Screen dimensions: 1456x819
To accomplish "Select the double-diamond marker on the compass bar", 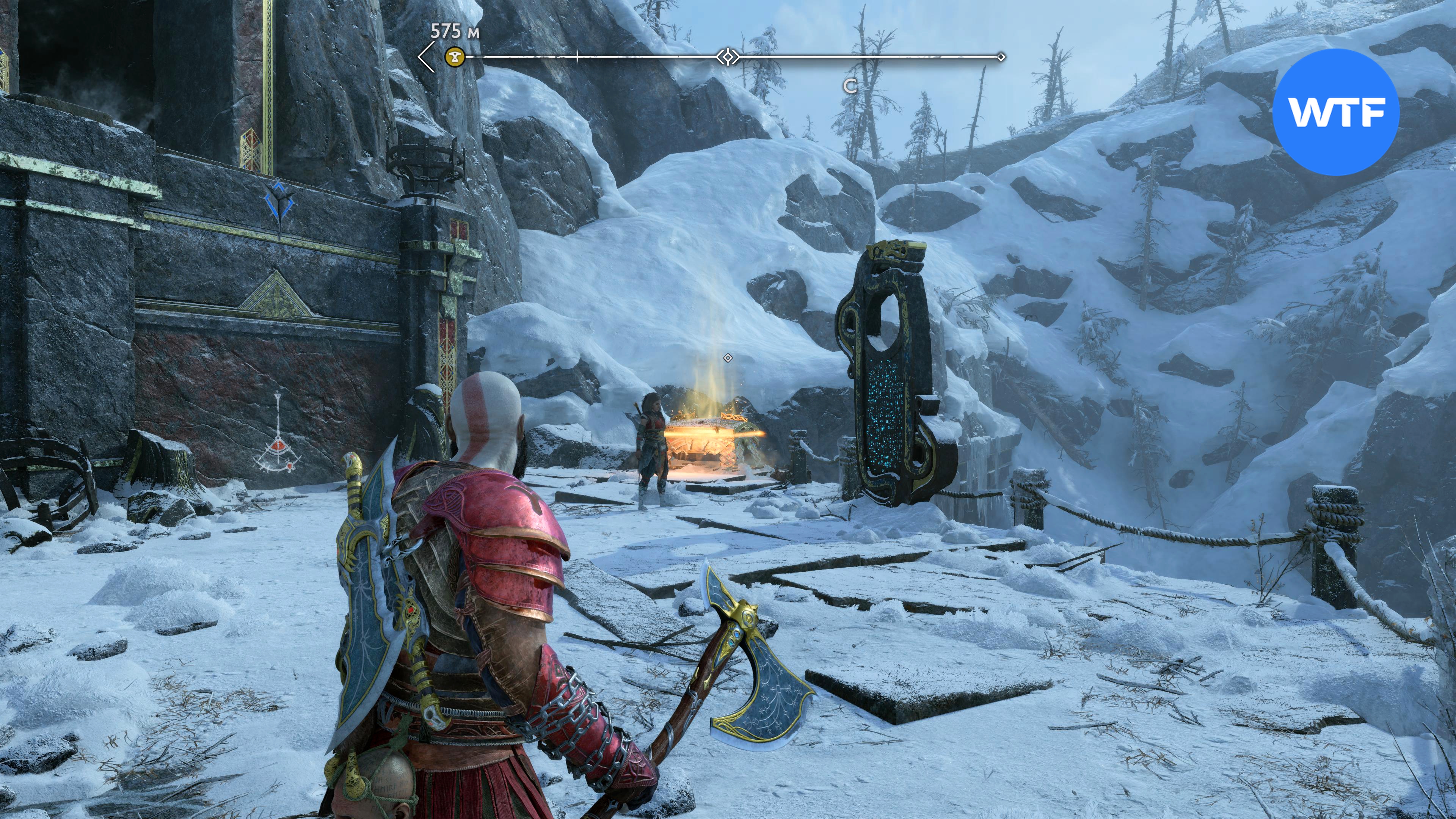I will click(x=728, y=56).
